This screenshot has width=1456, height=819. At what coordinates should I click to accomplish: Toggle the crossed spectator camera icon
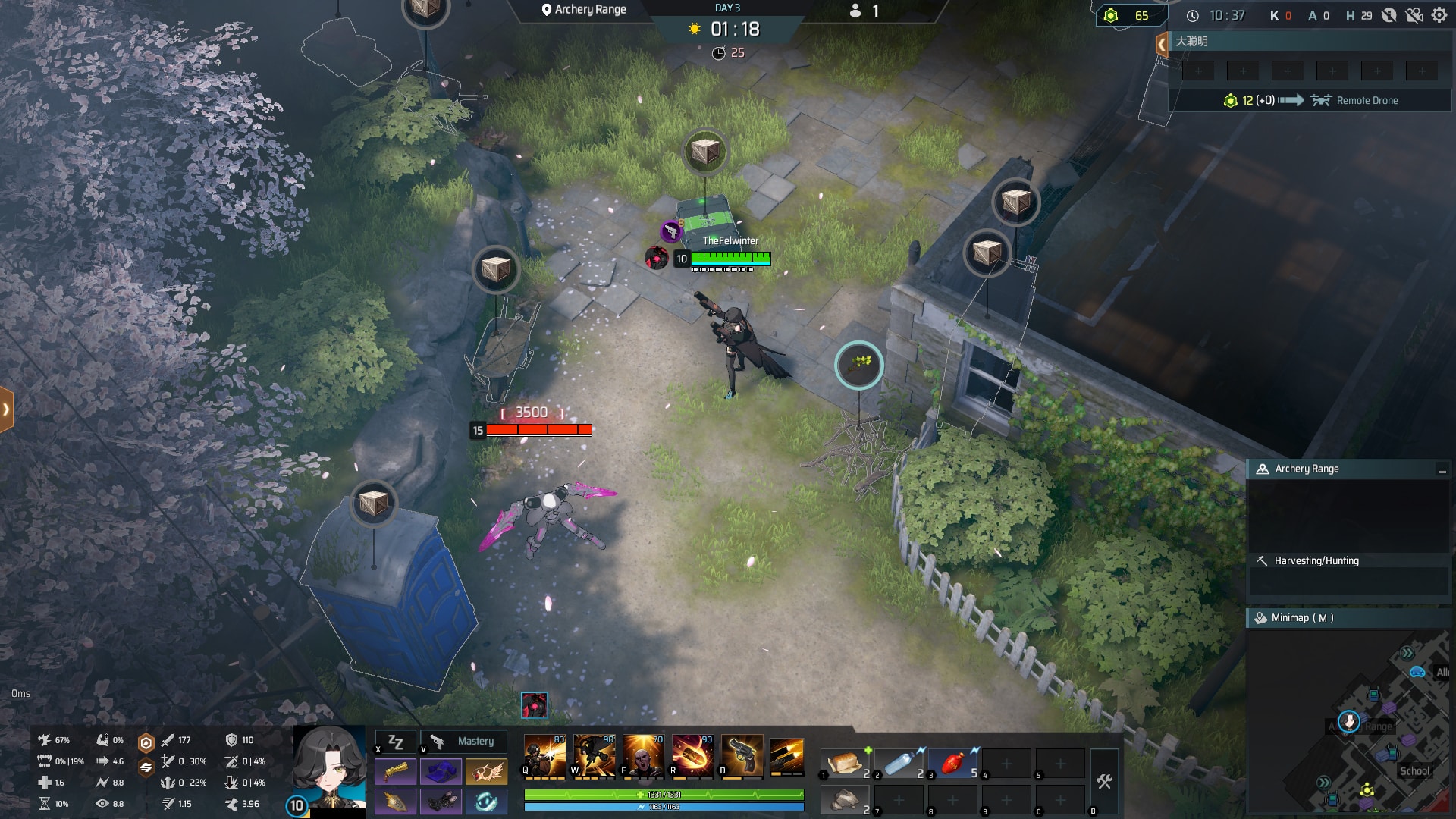1415,14
